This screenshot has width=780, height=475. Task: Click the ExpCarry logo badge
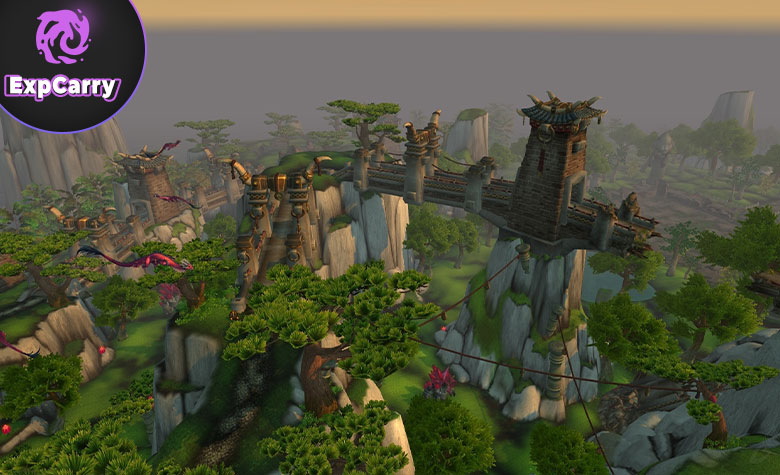click(63, 58)
